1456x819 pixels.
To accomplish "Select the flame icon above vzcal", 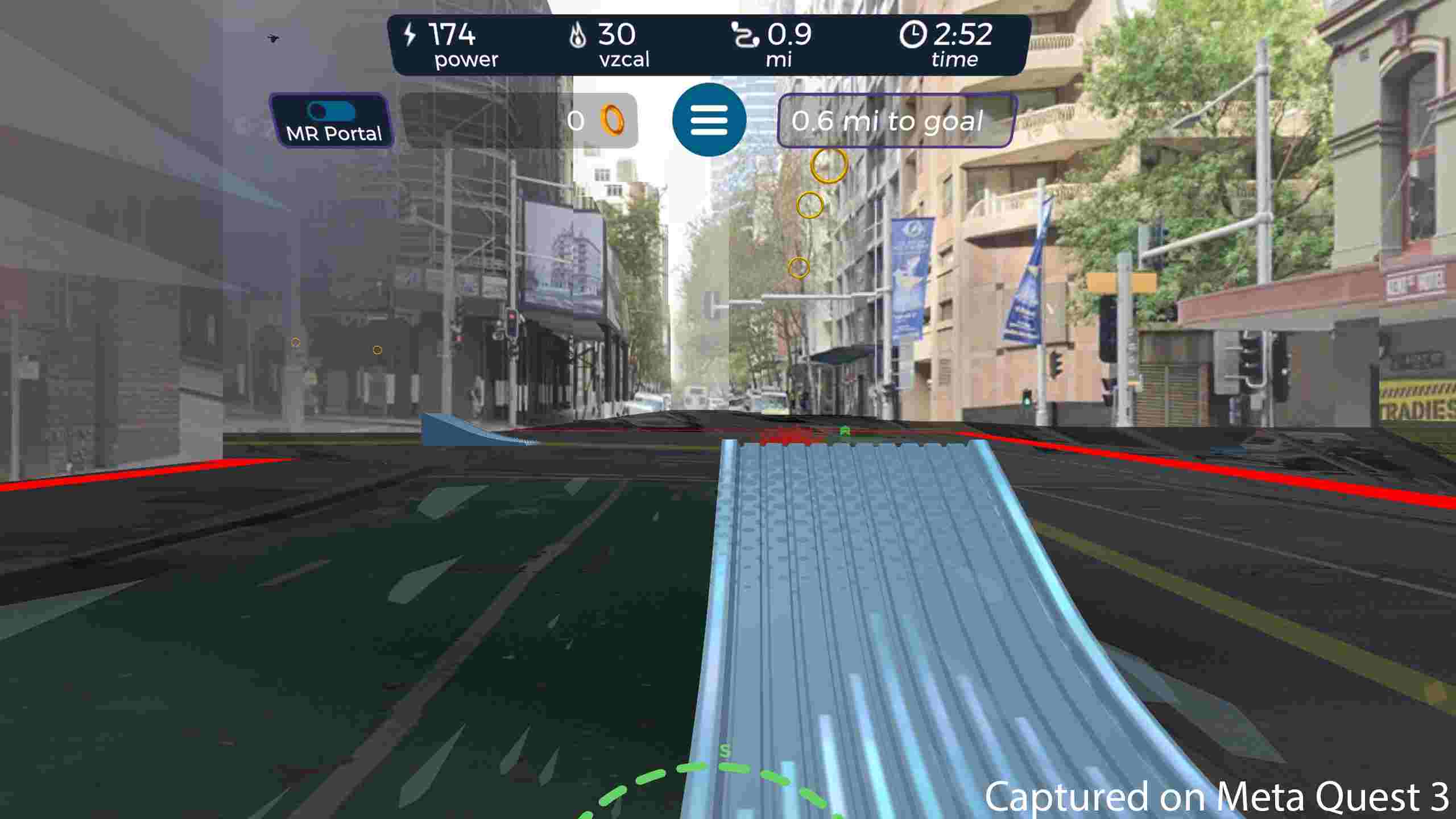I will 578,35.
